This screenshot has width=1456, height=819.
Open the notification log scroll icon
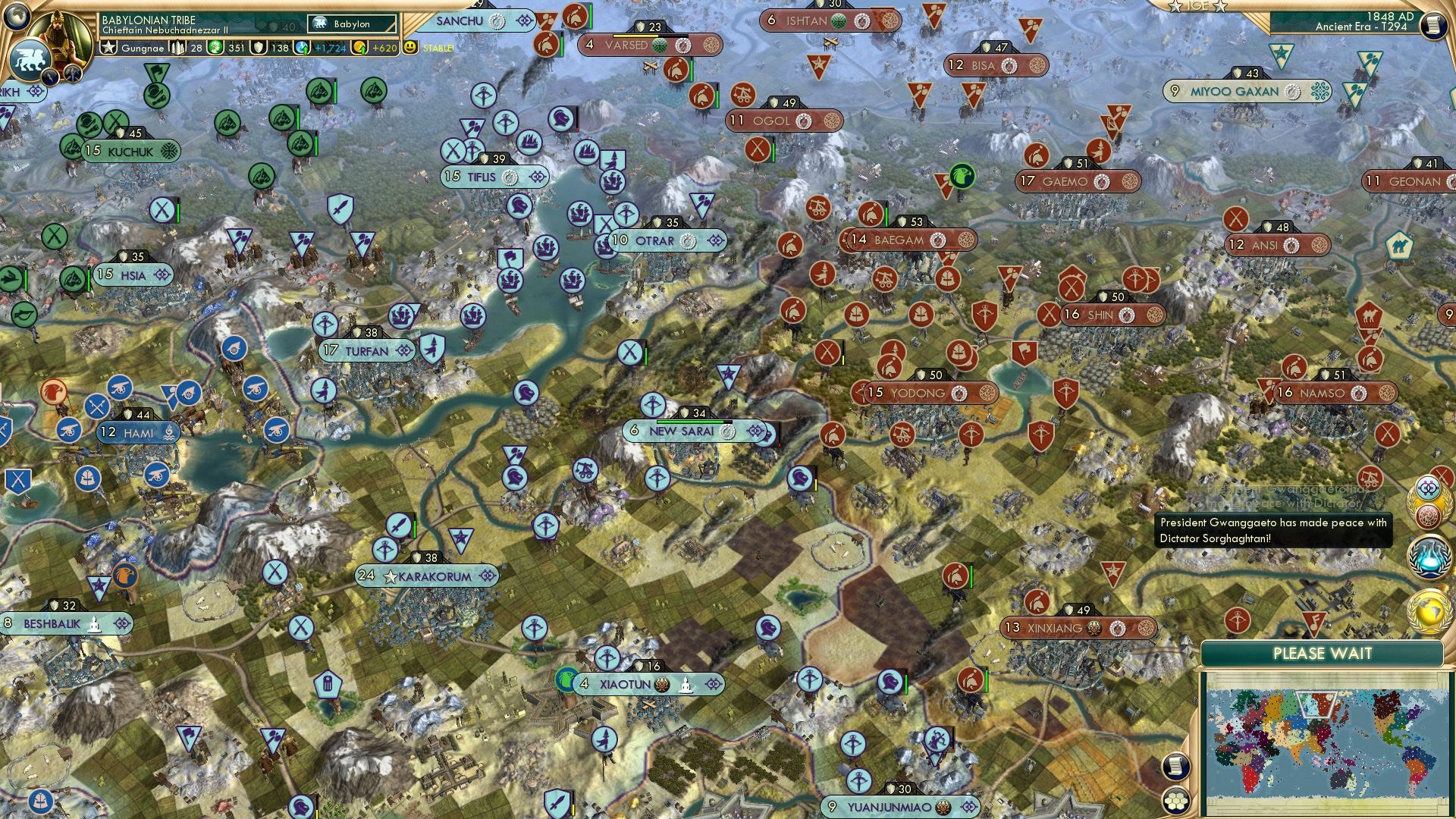(x=1175, y=764)
